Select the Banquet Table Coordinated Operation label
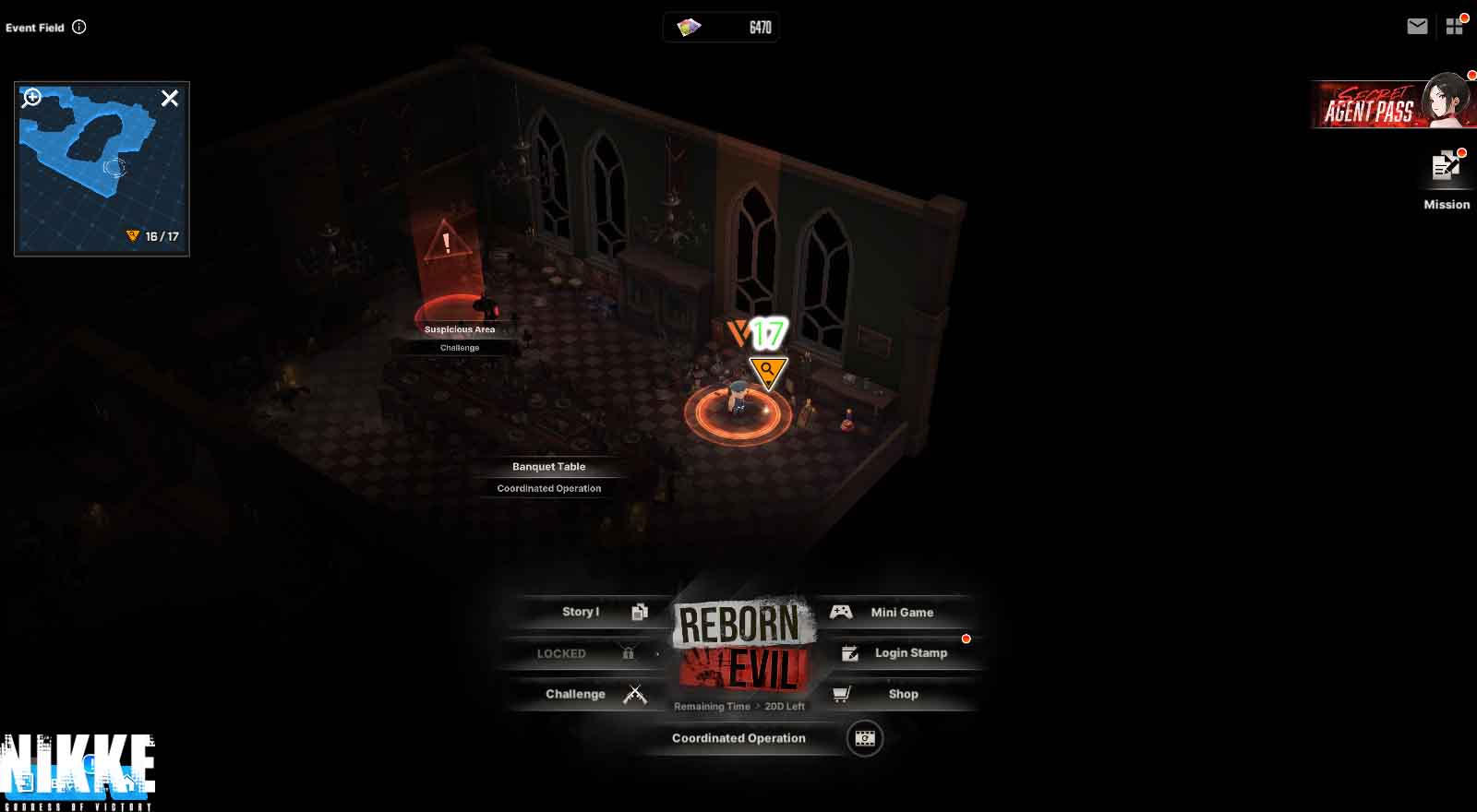 click(548, 477)
